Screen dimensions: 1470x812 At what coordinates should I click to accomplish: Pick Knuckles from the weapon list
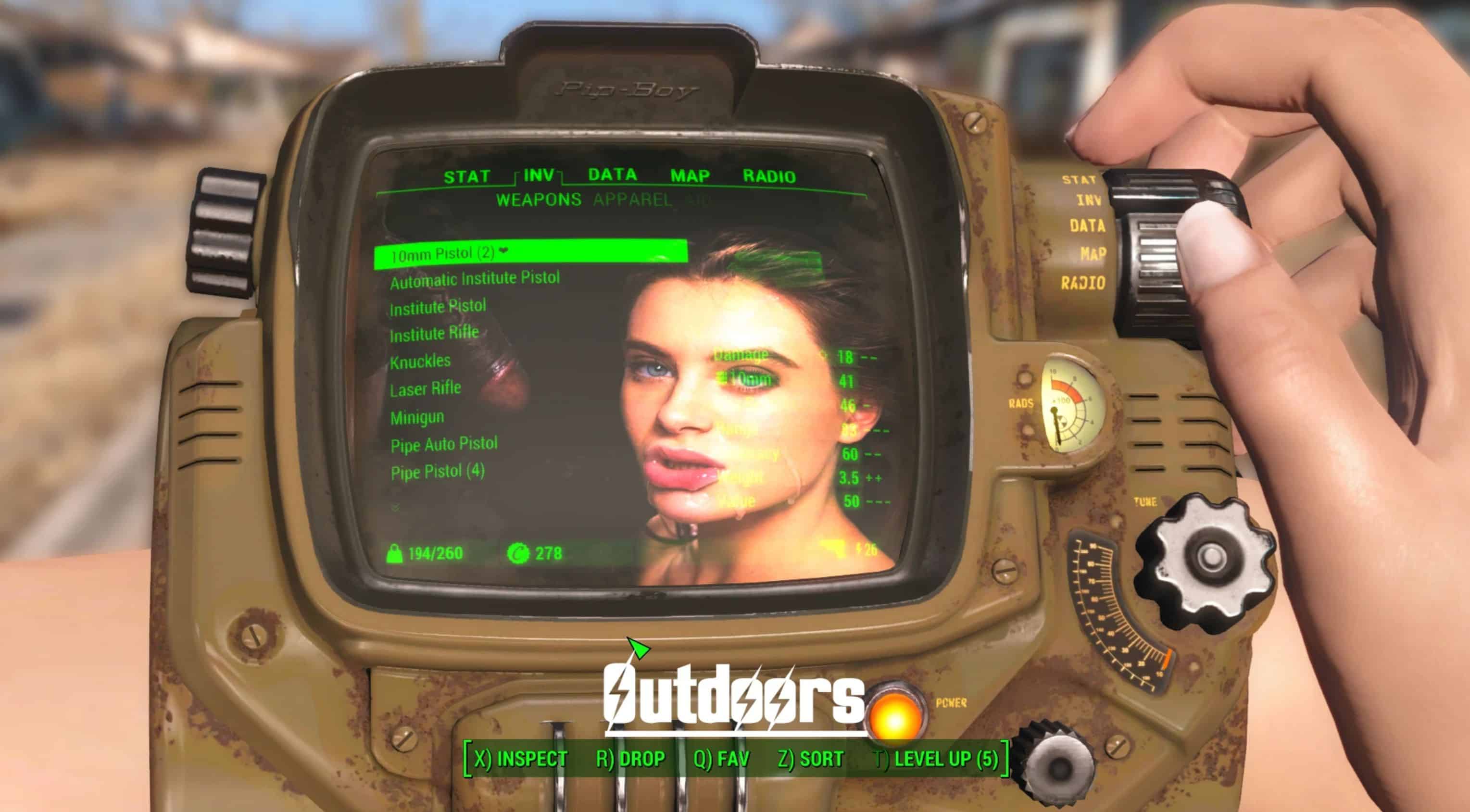(x=421, y=361)
